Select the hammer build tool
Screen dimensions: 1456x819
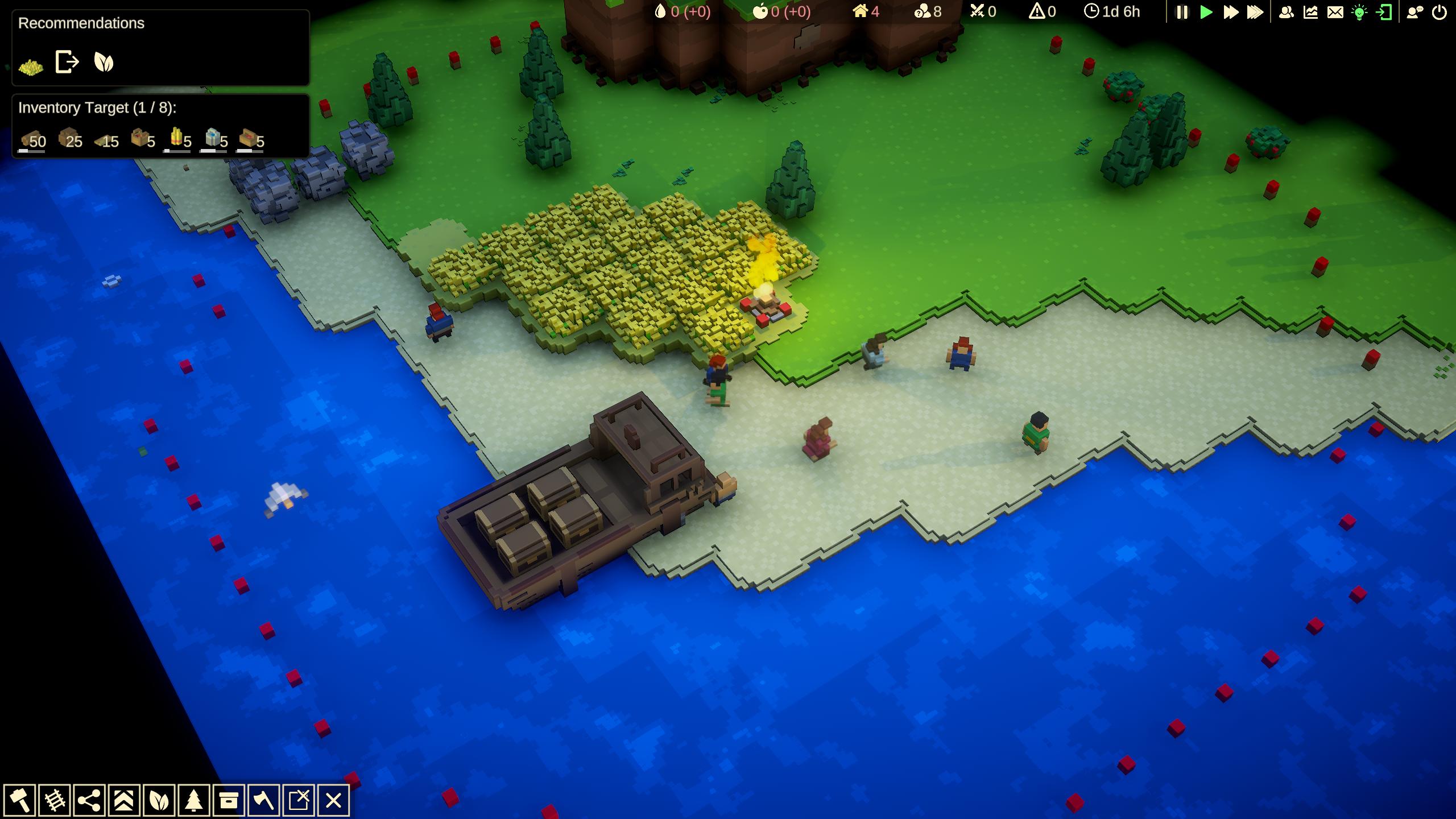coord(20,801)
